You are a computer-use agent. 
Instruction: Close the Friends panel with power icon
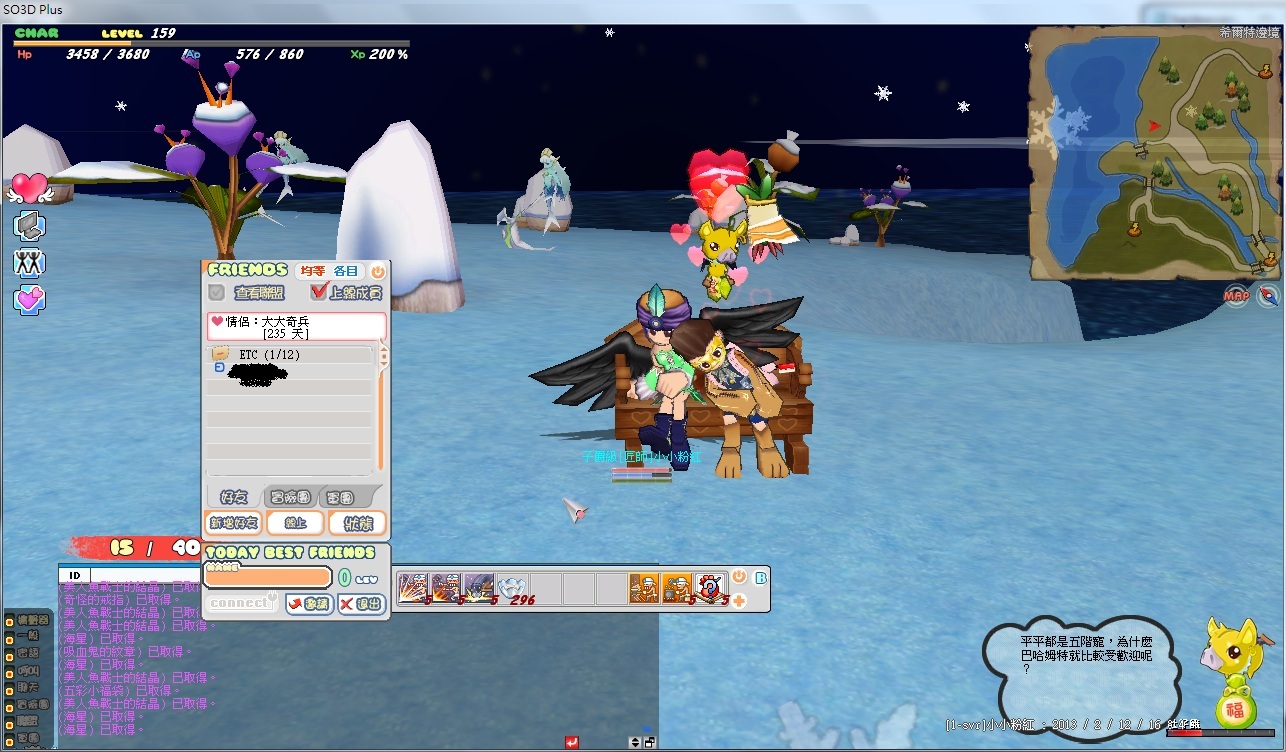tap(378, 271)
